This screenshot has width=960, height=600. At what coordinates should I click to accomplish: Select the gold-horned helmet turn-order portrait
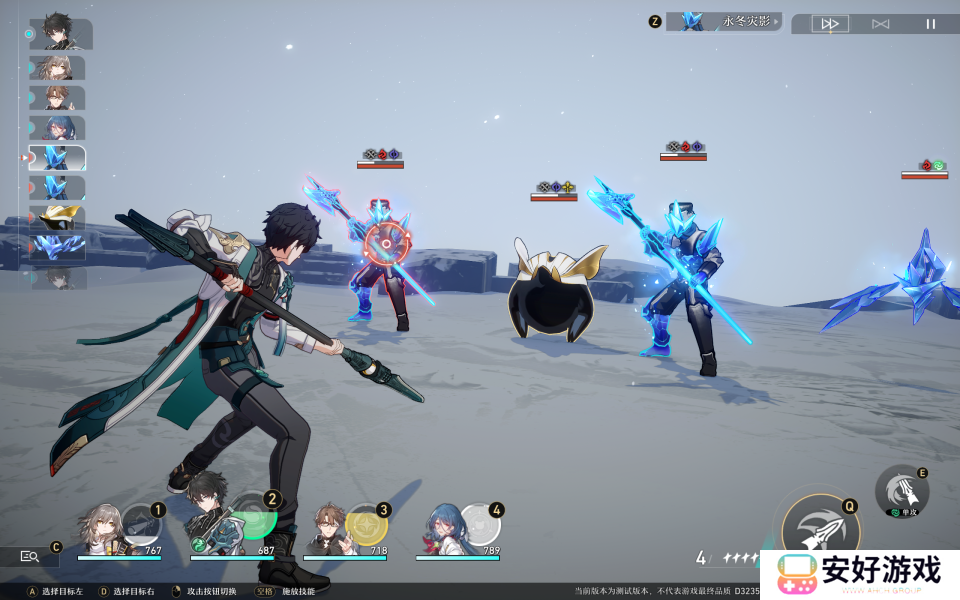[57, 217]
